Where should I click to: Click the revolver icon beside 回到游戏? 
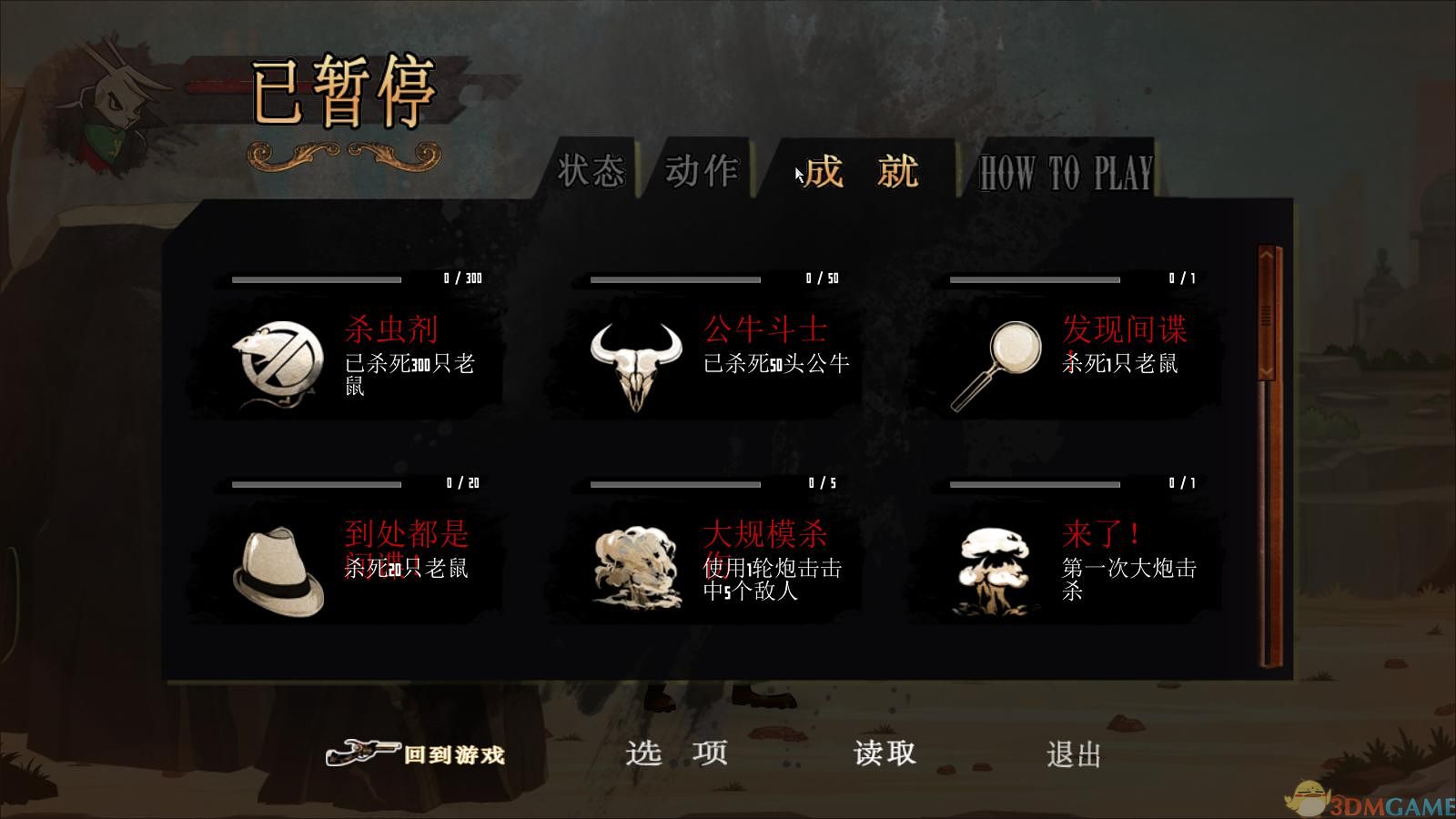[361, 752]
